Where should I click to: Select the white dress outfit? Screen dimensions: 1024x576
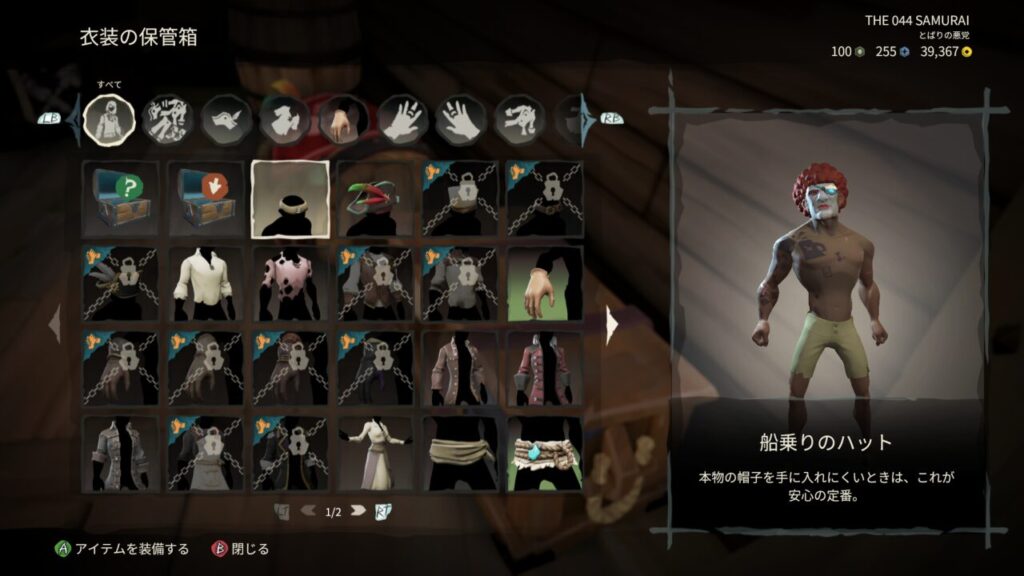(x=375, y=454)
